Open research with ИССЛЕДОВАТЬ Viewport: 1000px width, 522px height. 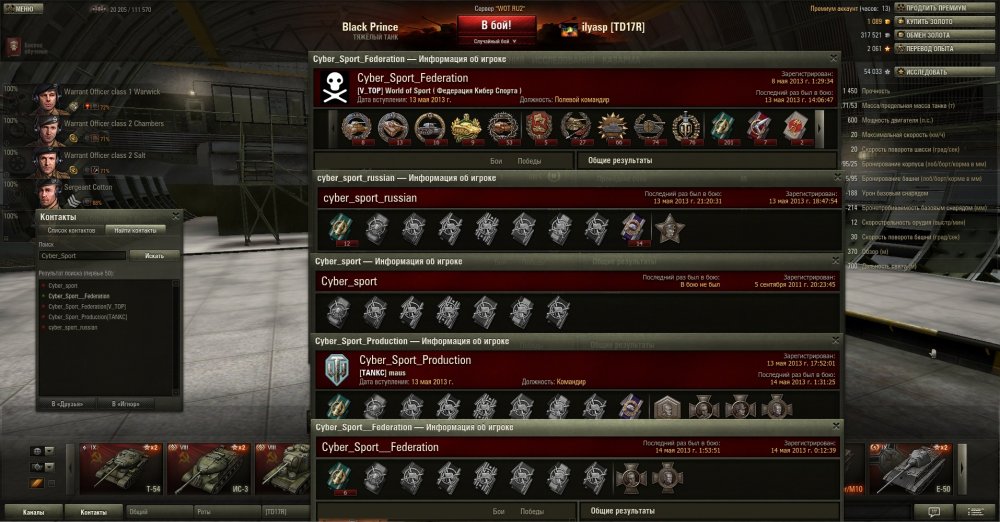(940, 72)
